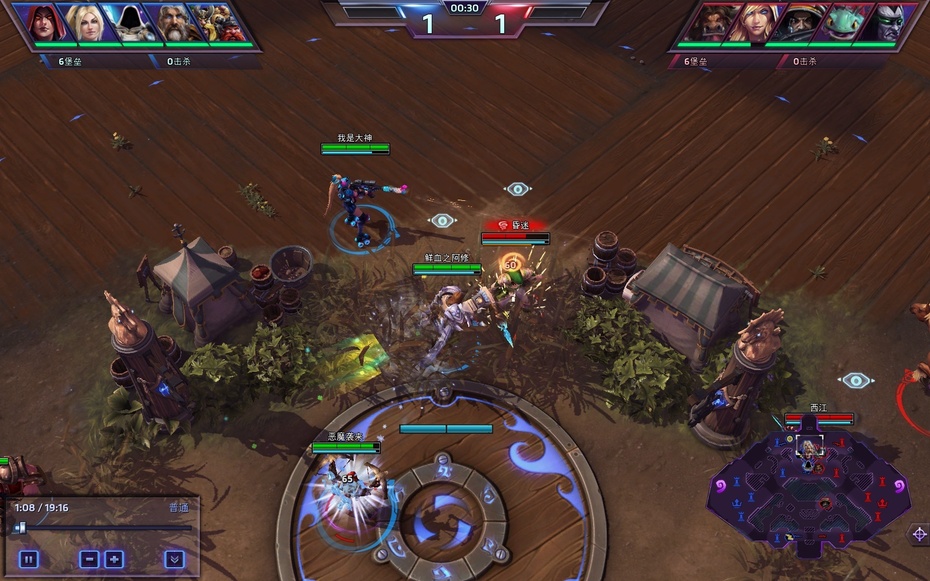Select the hooded Tyrael portrait on blue team
The image size is (930, 581).
pyautogui.click(x=132, y=23)
